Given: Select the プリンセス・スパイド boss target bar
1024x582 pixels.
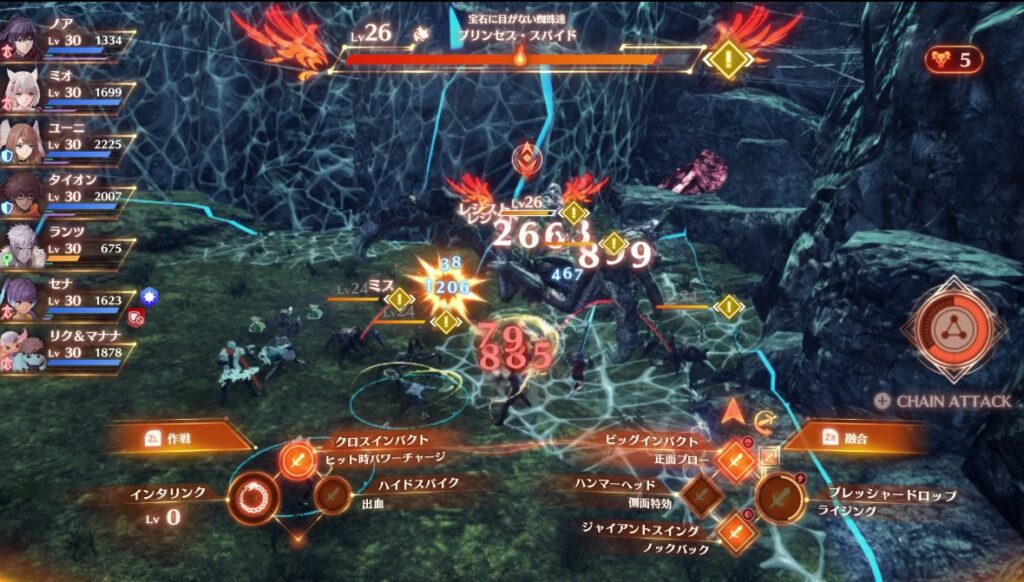Looking at the screenshot, I should click(515, 58).
